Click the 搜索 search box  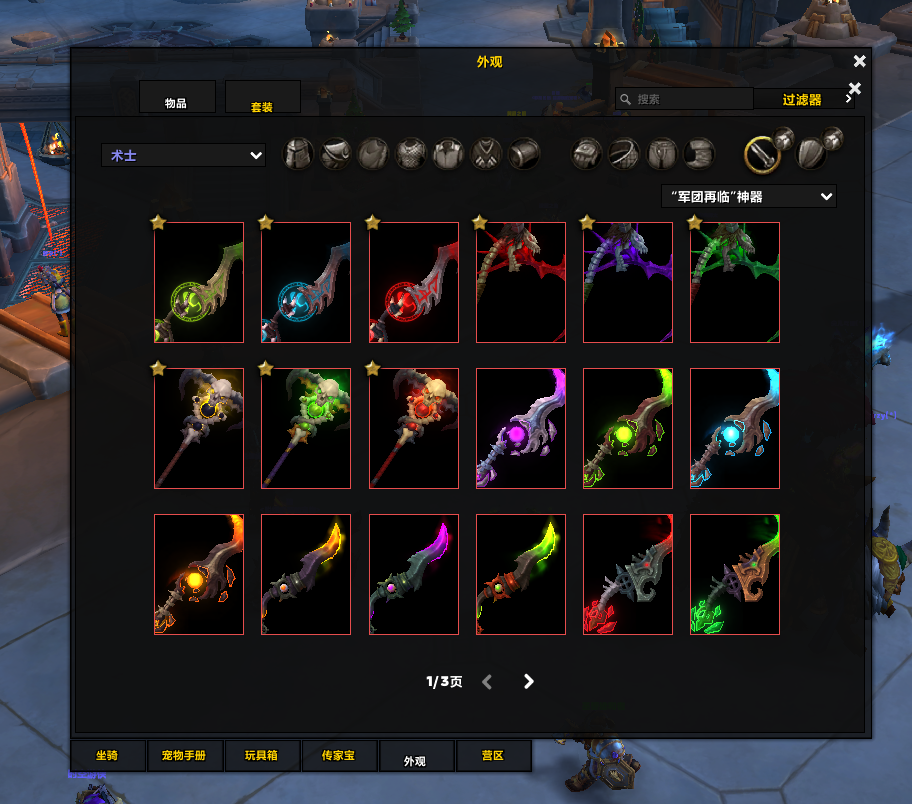click(684, 99)
